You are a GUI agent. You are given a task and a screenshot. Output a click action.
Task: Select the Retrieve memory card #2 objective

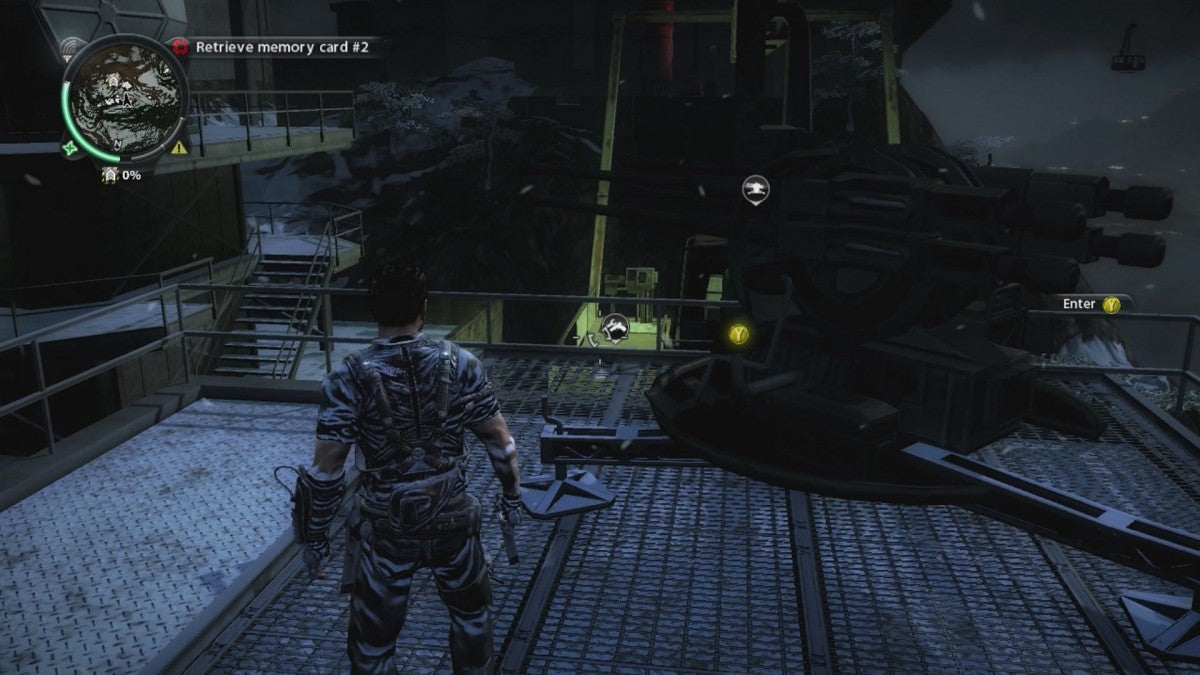[x=274, y=46]
